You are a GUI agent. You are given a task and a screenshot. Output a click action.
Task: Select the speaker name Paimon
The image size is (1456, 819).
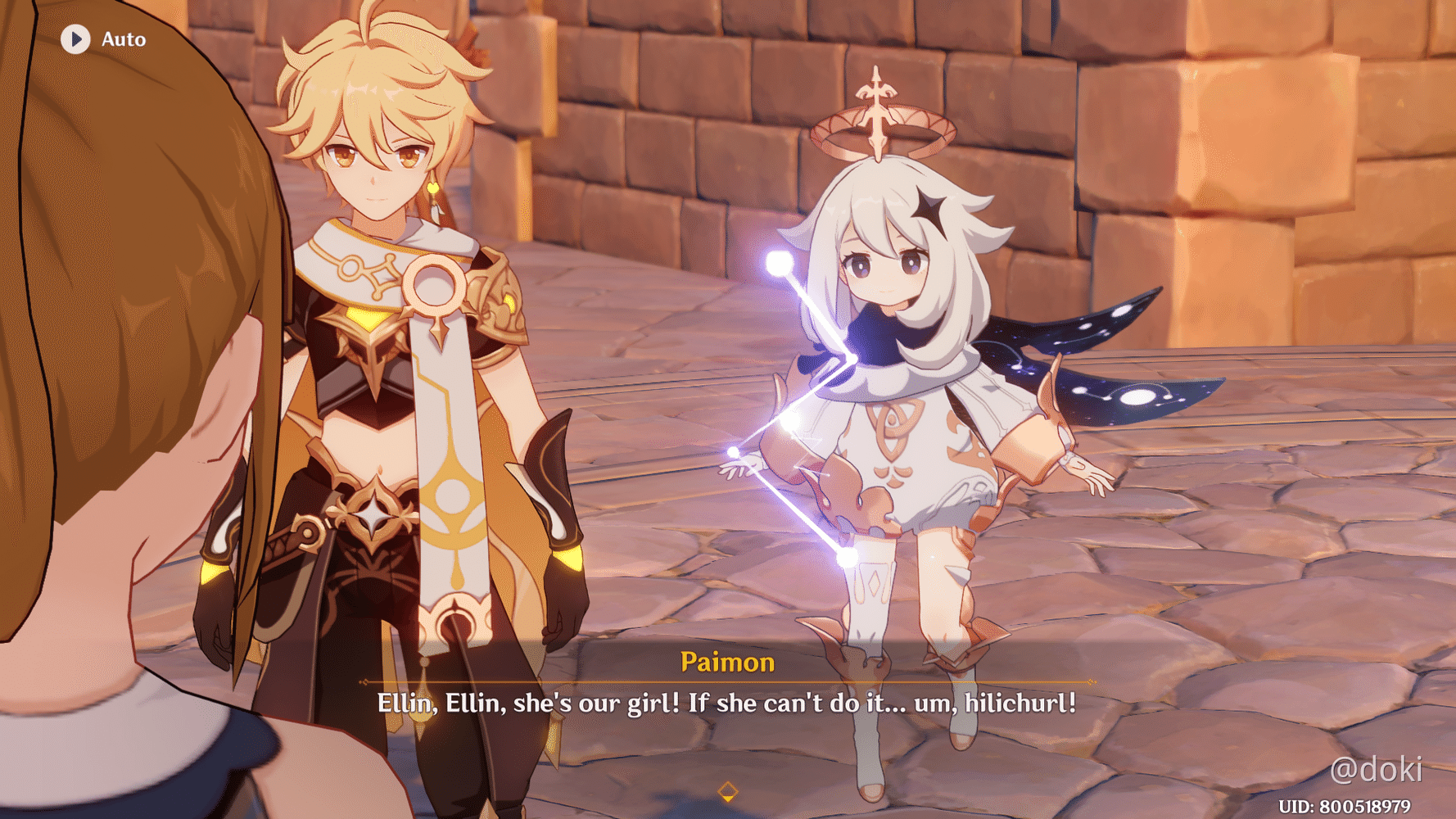coord(727,662)
